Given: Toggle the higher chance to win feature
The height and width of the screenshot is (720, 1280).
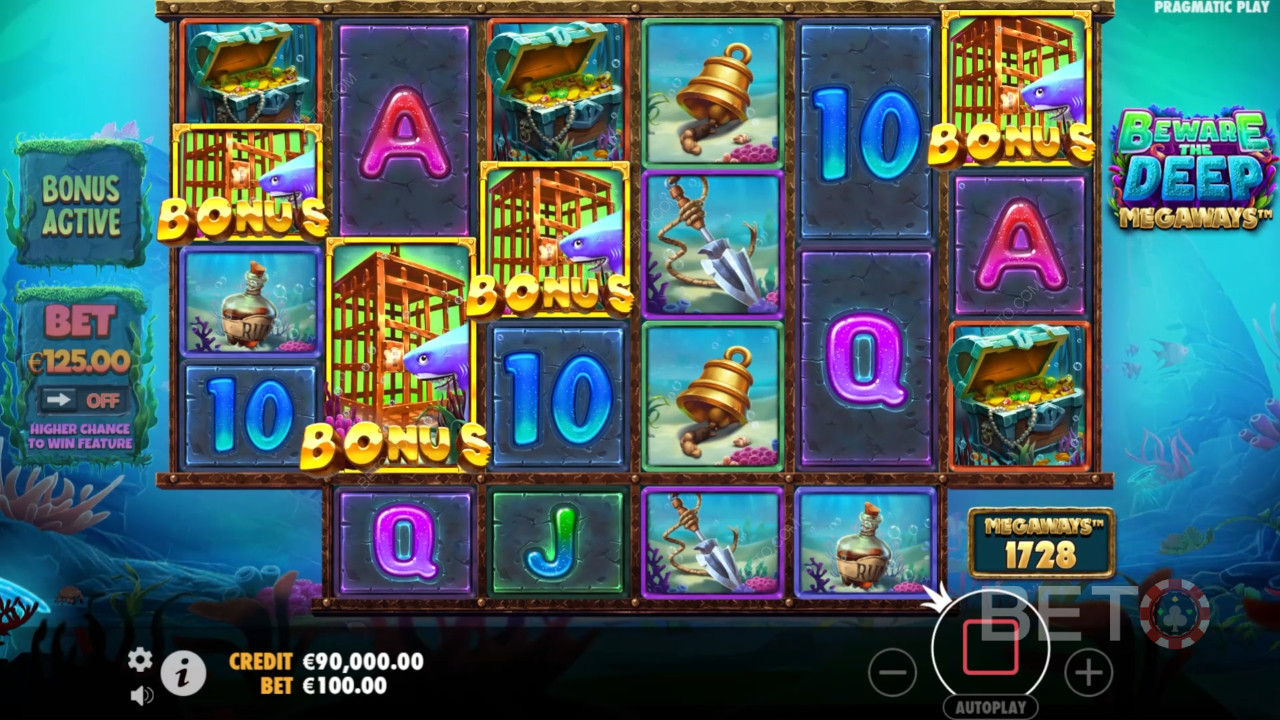Looking at the screenshot, I should click(x=82, y=400).
